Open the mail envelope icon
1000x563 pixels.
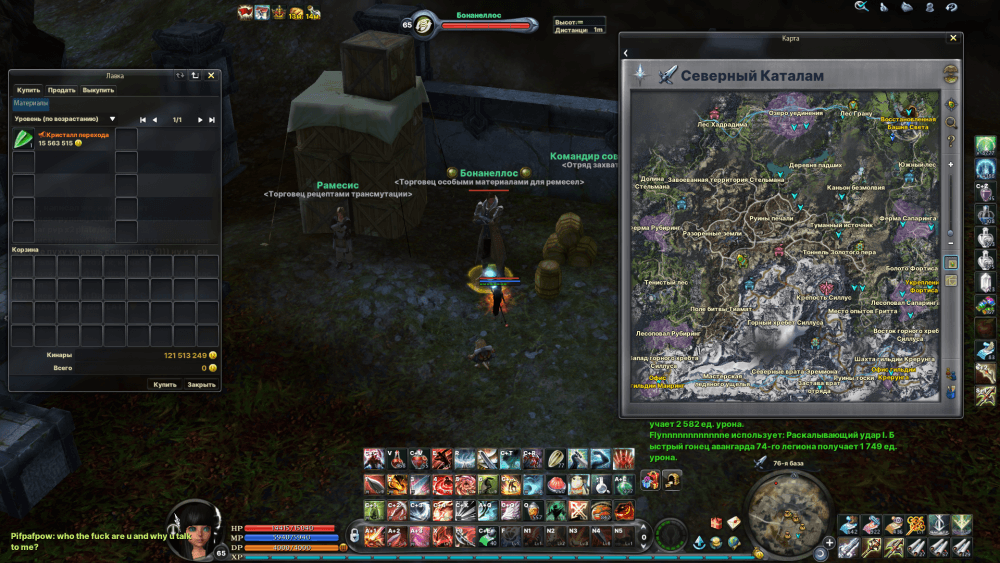click(x=735, y=522)
